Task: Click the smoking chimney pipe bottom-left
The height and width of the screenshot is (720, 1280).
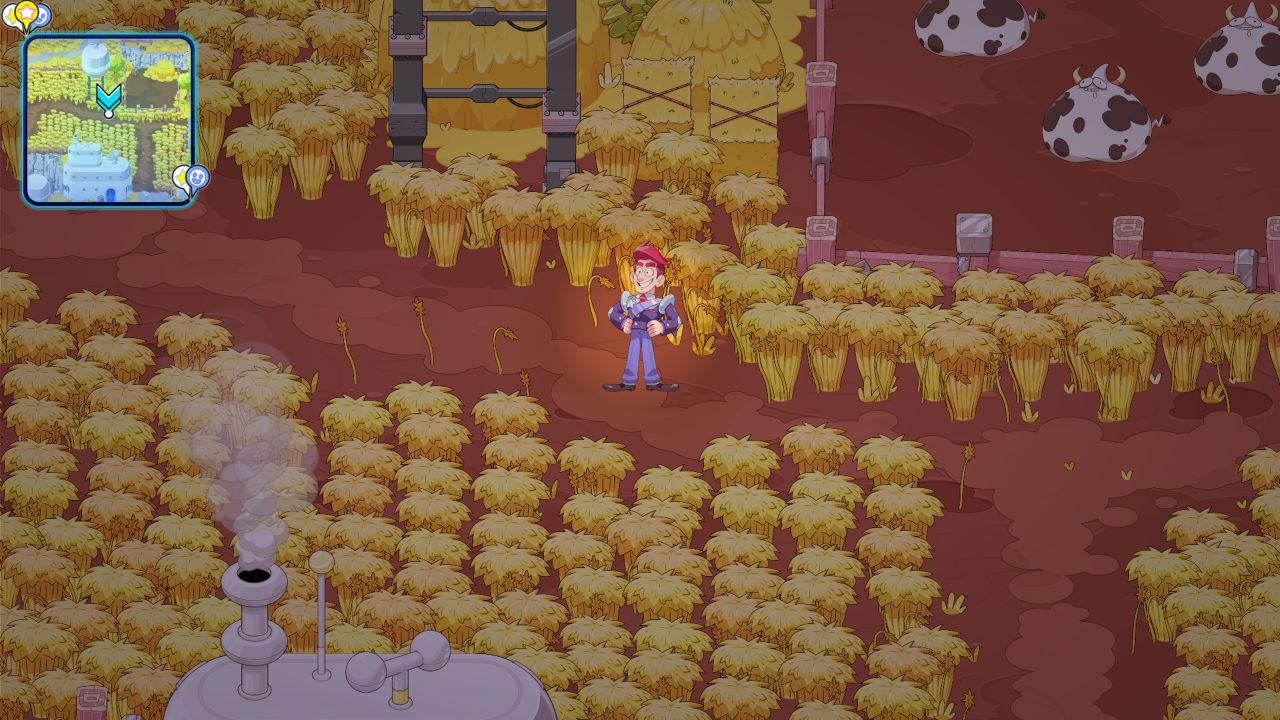Action: (x=252, y=580)
